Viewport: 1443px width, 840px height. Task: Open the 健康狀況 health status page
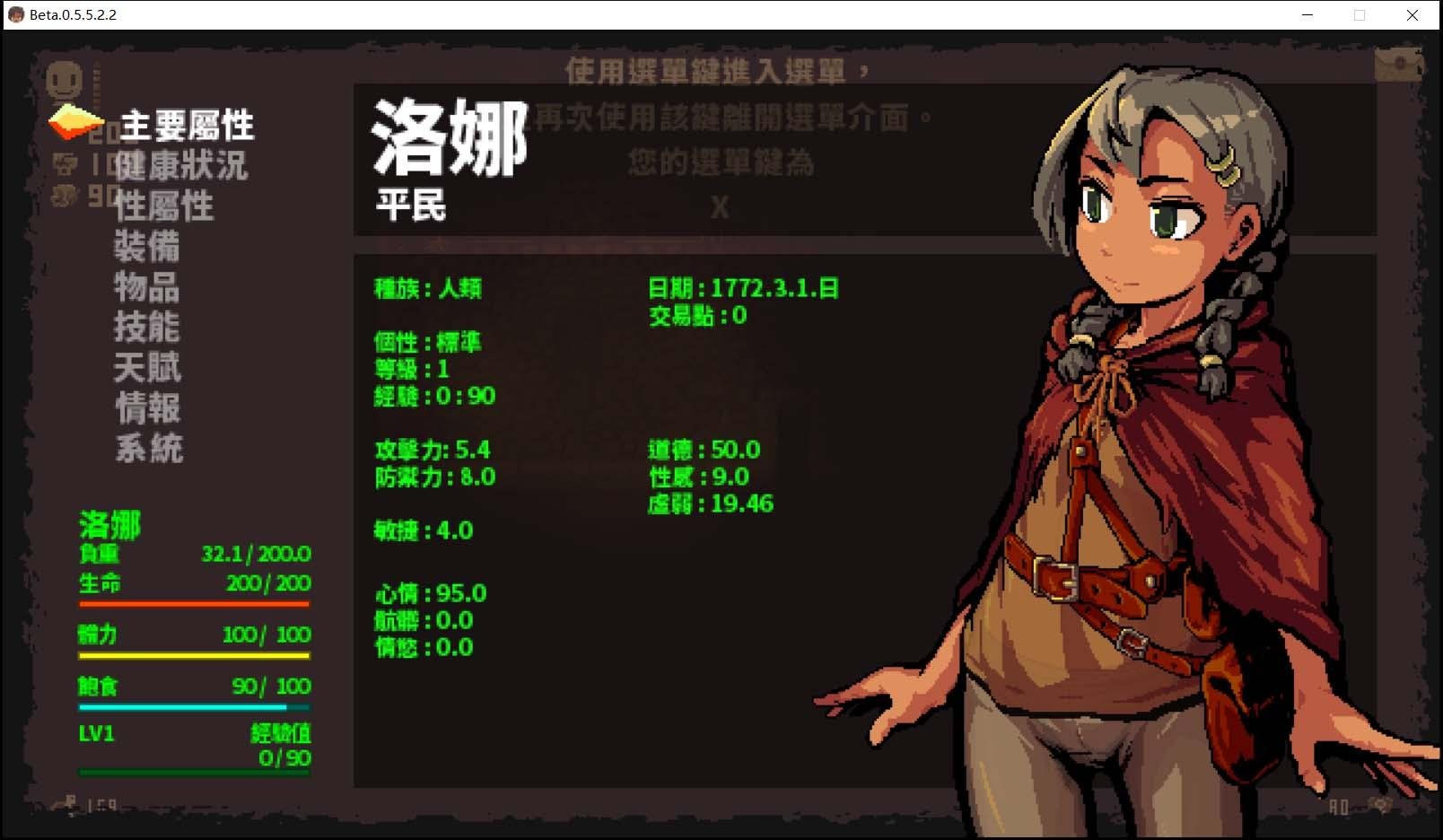181,166
